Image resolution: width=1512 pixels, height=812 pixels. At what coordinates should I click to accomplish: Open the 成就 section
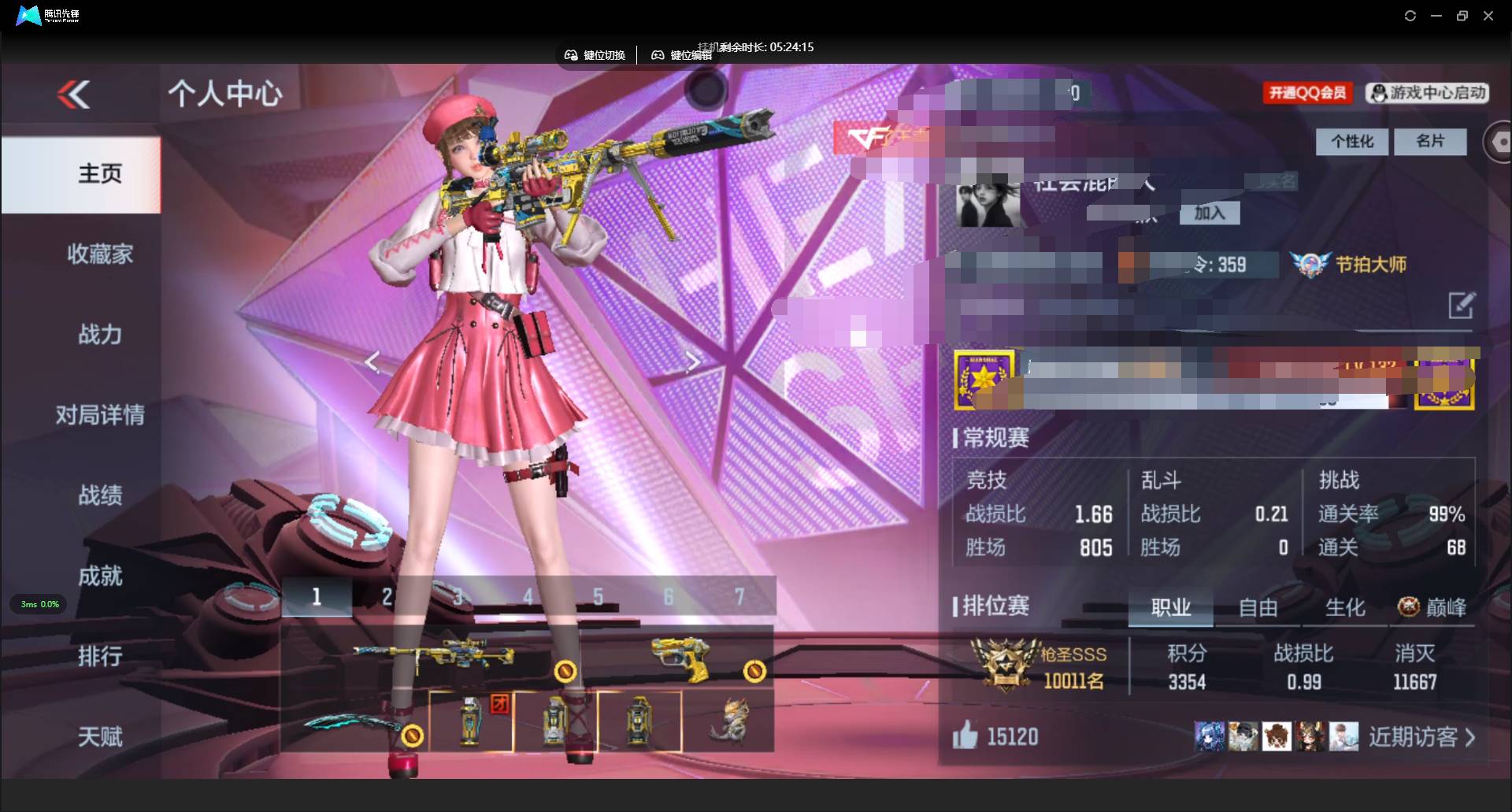[99, 576]
